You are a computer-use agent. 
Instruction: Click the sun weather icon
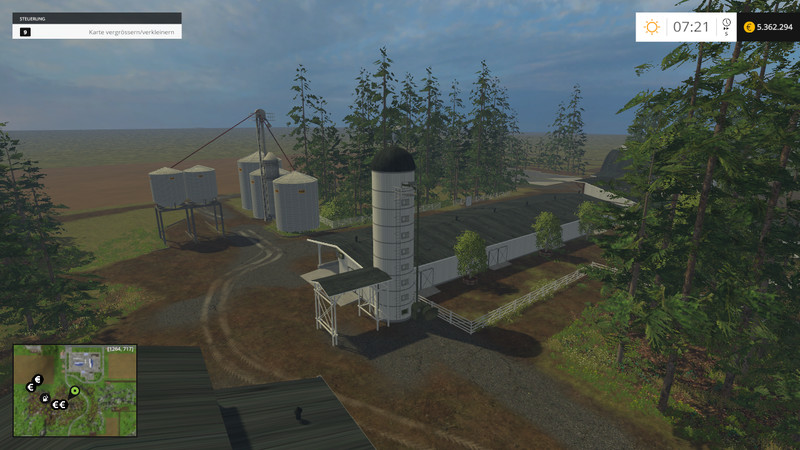(652, 27)
